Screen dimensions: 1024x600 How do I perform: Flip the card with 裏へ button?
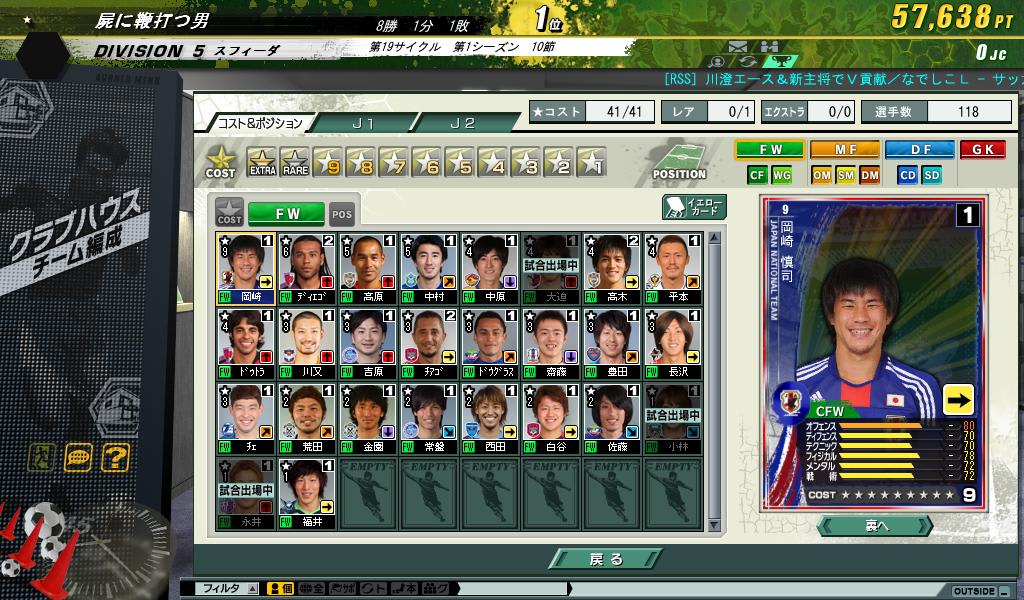coord(874,525)
